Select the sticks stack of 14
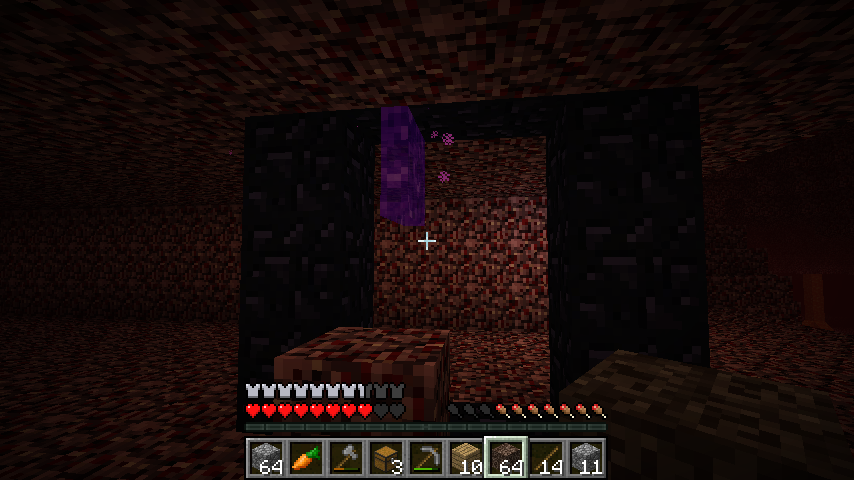Image resolution: width=854 pixels, height=480 pixels. pos(546,458)
